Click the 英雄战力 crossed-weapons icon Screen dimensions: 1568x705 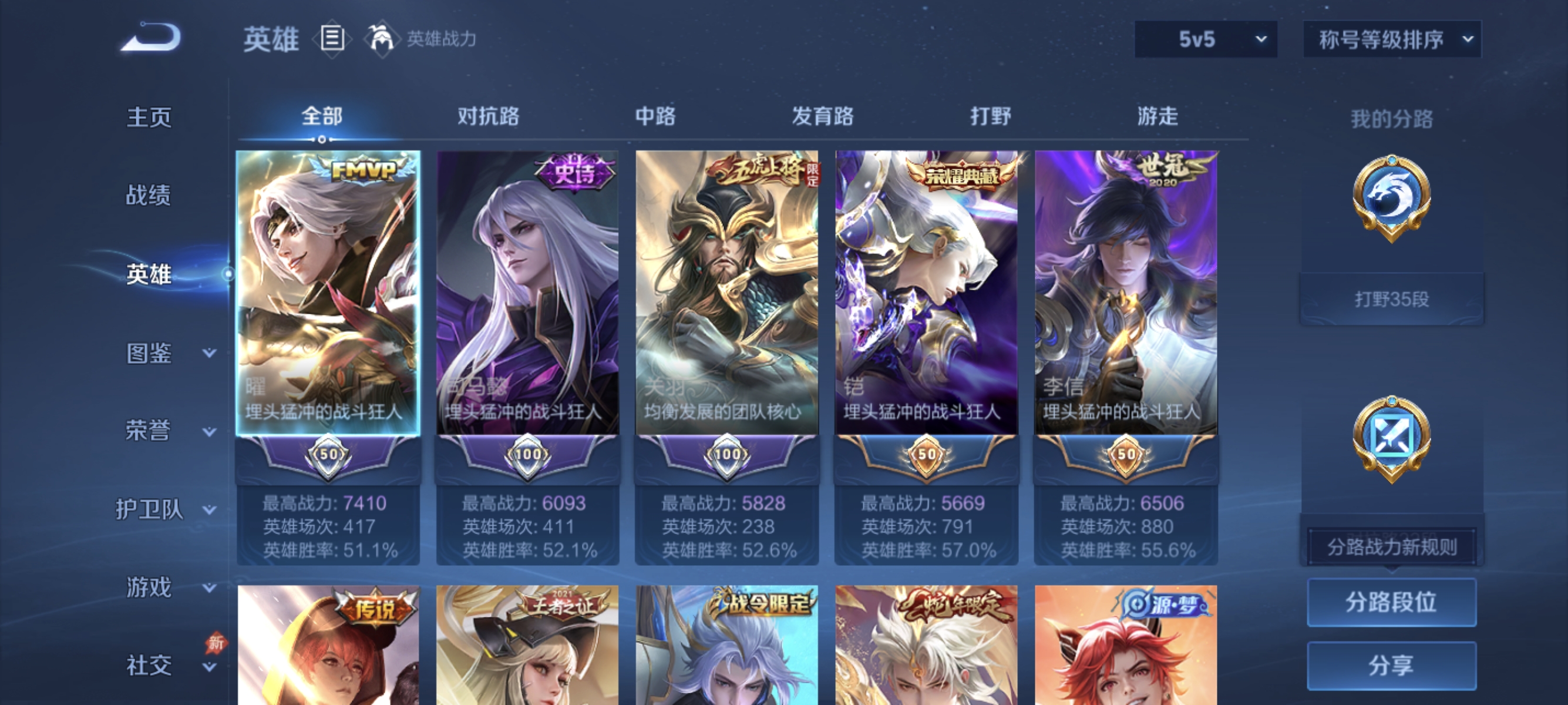click(381, 38)
